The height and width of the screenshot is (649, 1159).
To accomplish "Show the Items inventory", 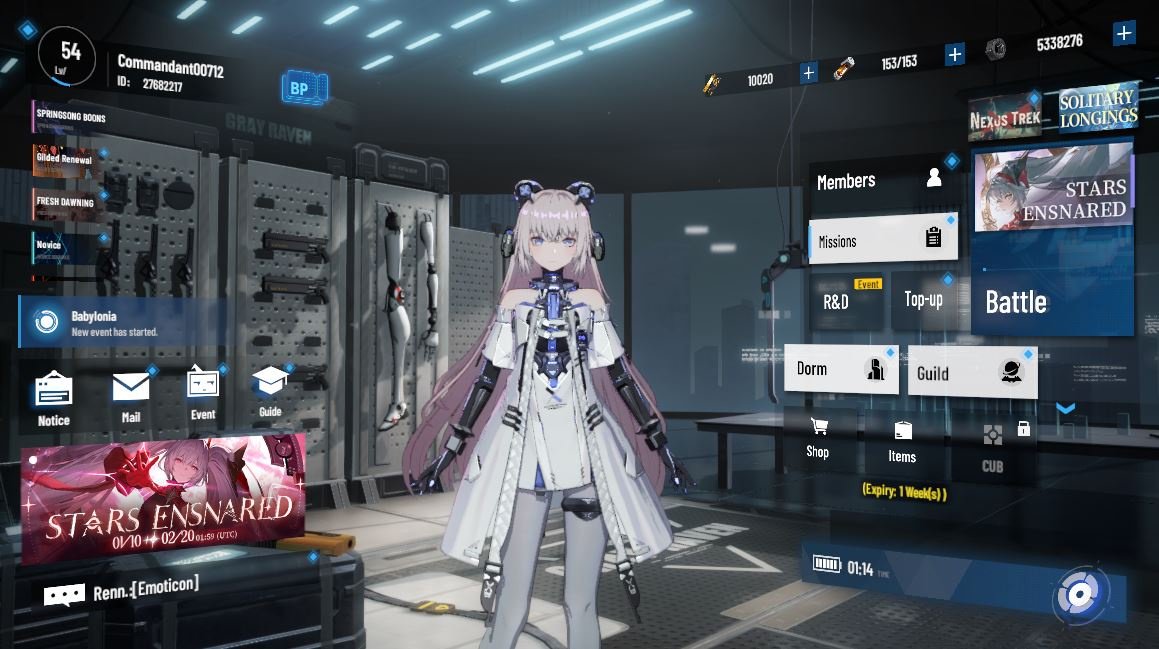I will click(x=902, y=442).
